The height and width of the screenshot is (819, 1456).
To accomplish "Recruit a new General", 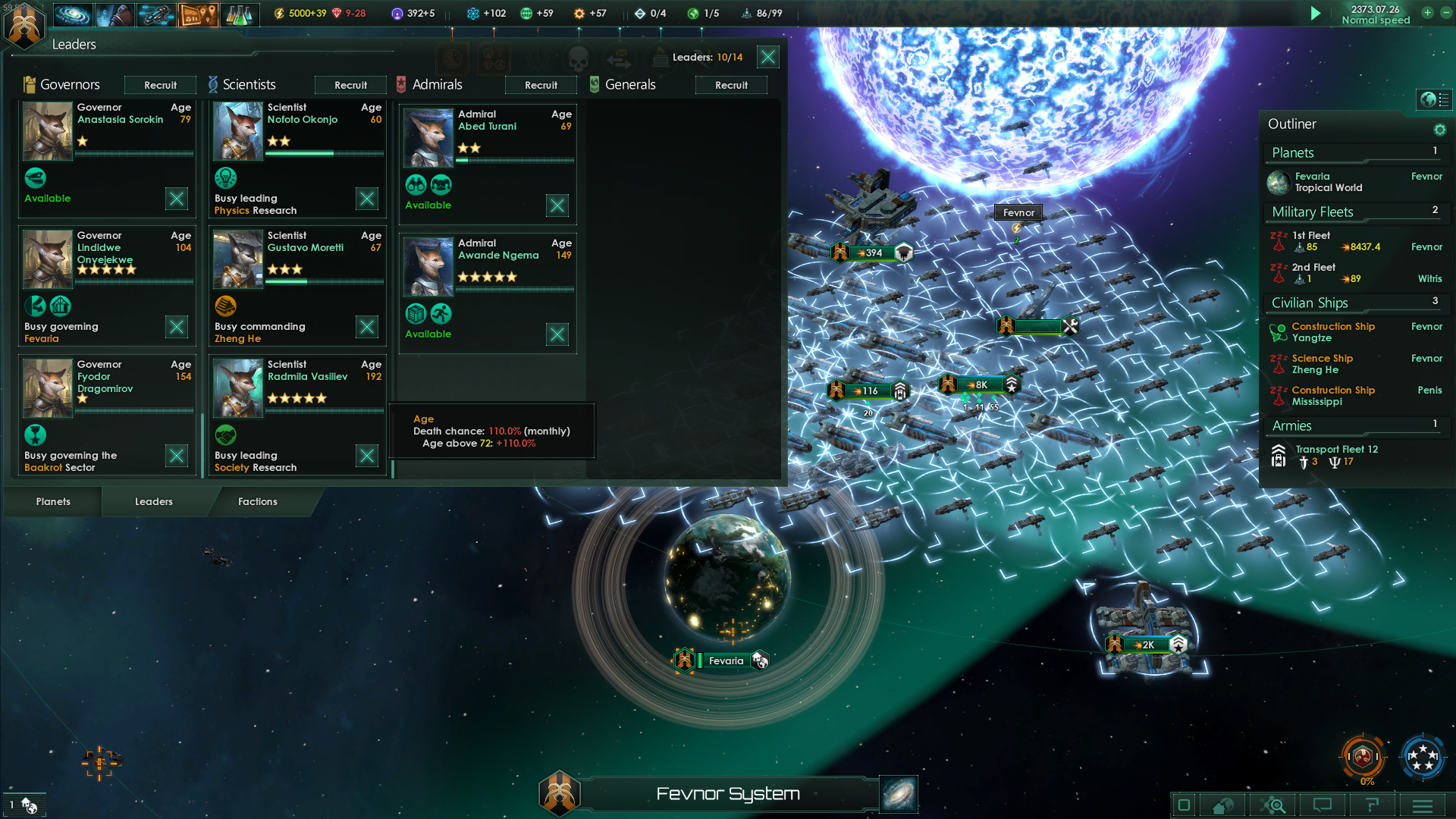I will (731, 85).
